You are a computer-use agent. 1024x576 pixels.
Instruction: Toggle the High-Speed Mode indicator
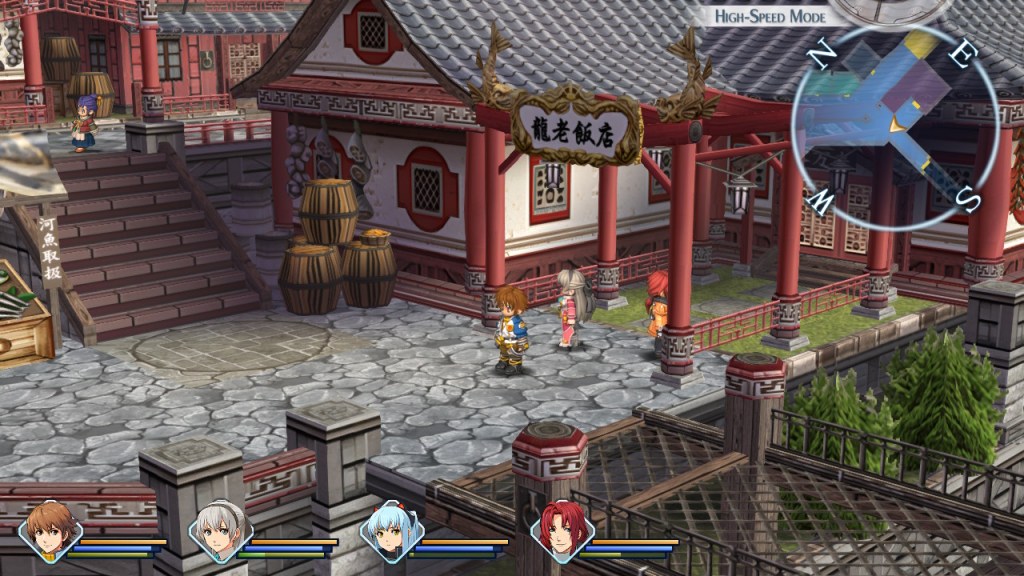tap(765, 16)
